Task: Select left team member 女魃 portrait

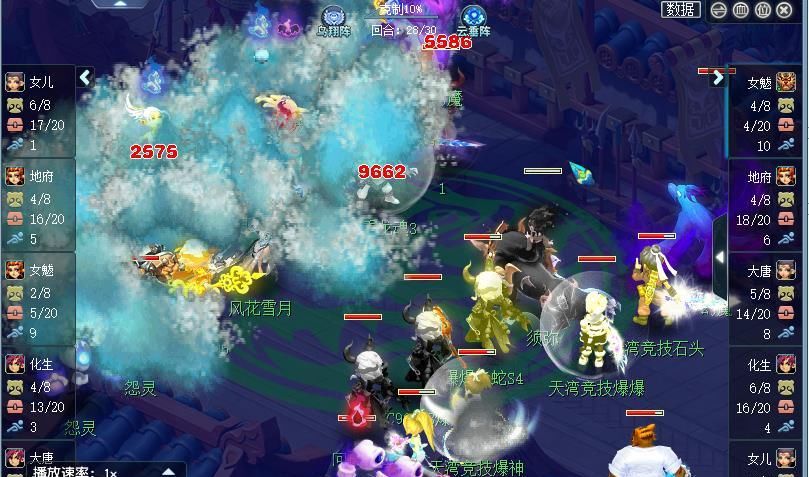Action: tap(15, 270)
